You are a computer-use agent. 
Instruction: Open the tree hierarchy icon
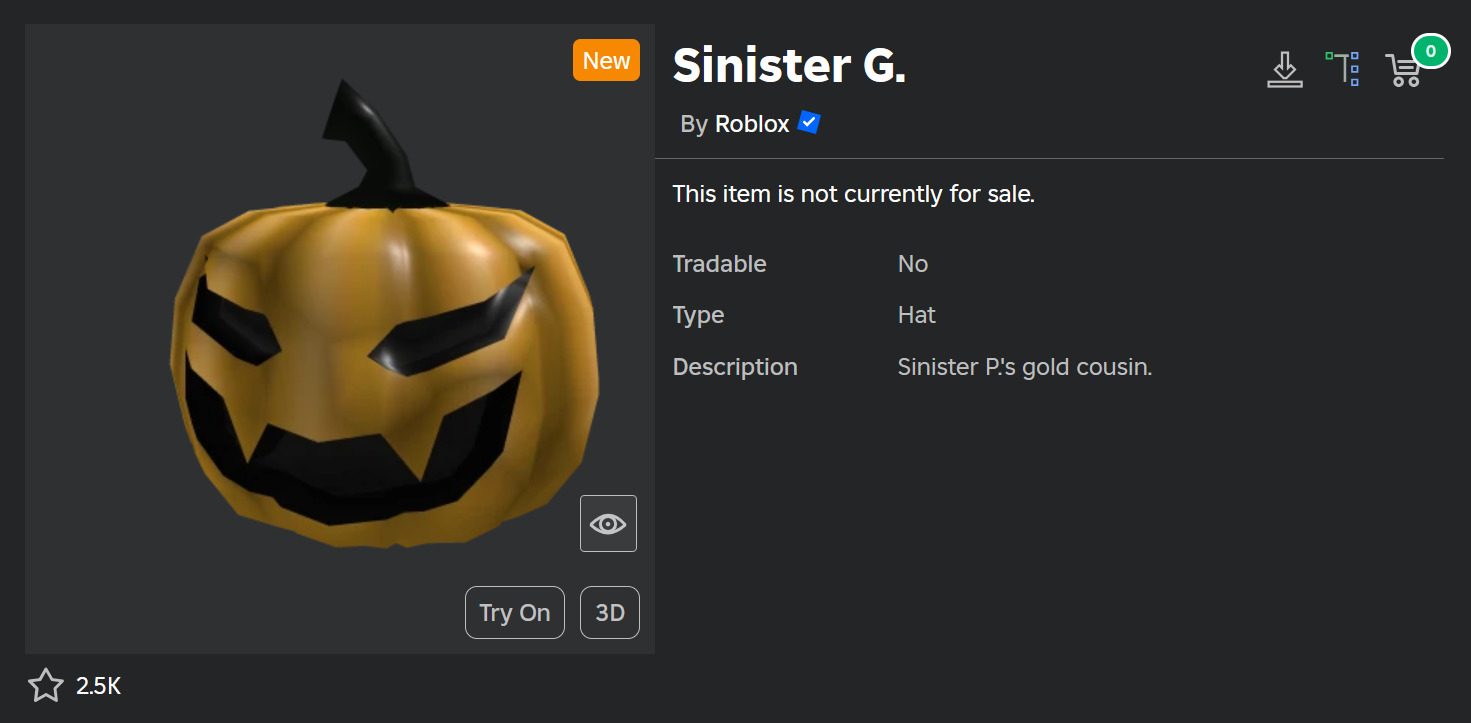point(1343,69)
